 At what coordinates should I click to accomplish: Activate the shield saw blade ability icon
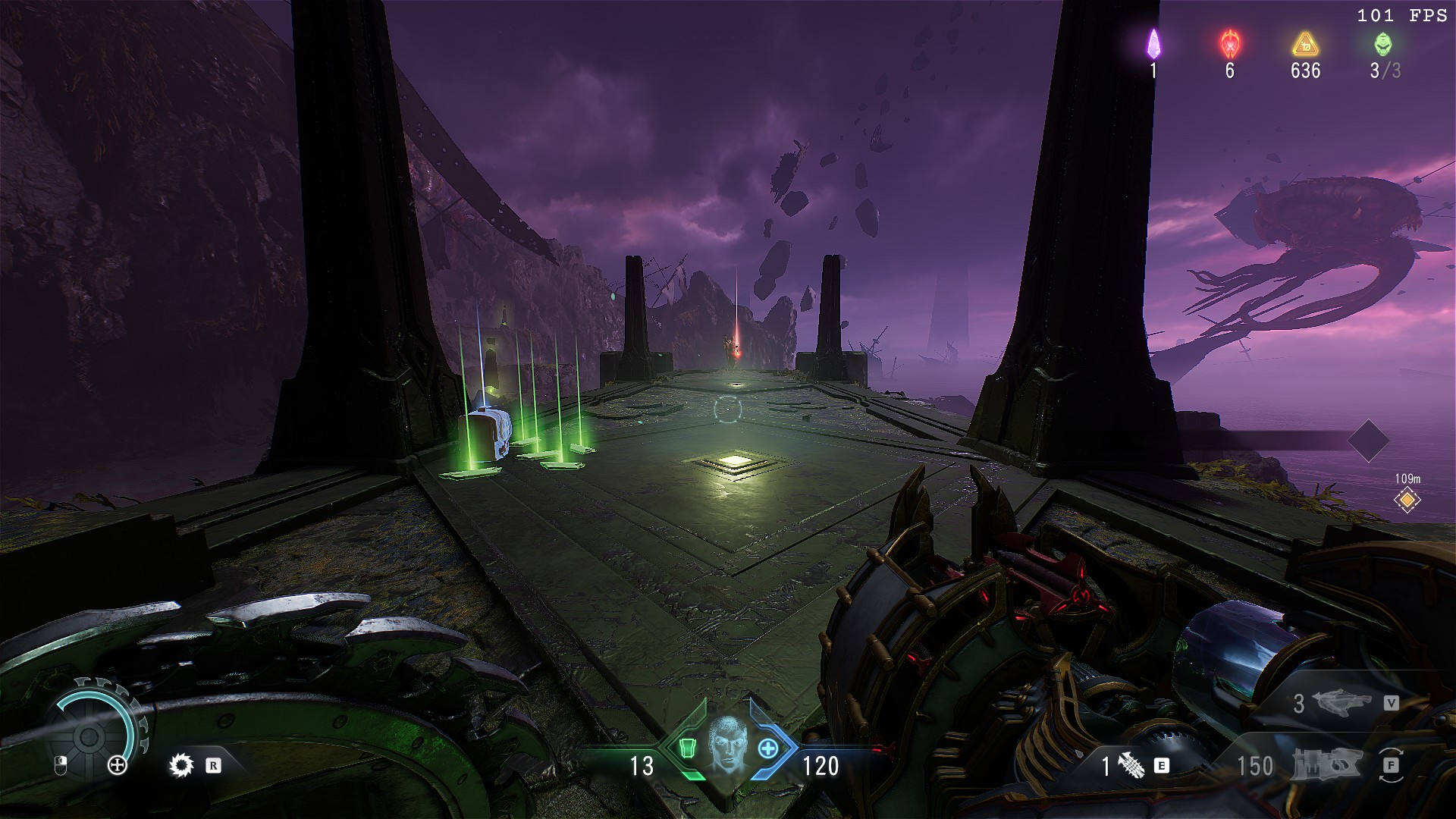pyautogui.click(x=181, y=765)
